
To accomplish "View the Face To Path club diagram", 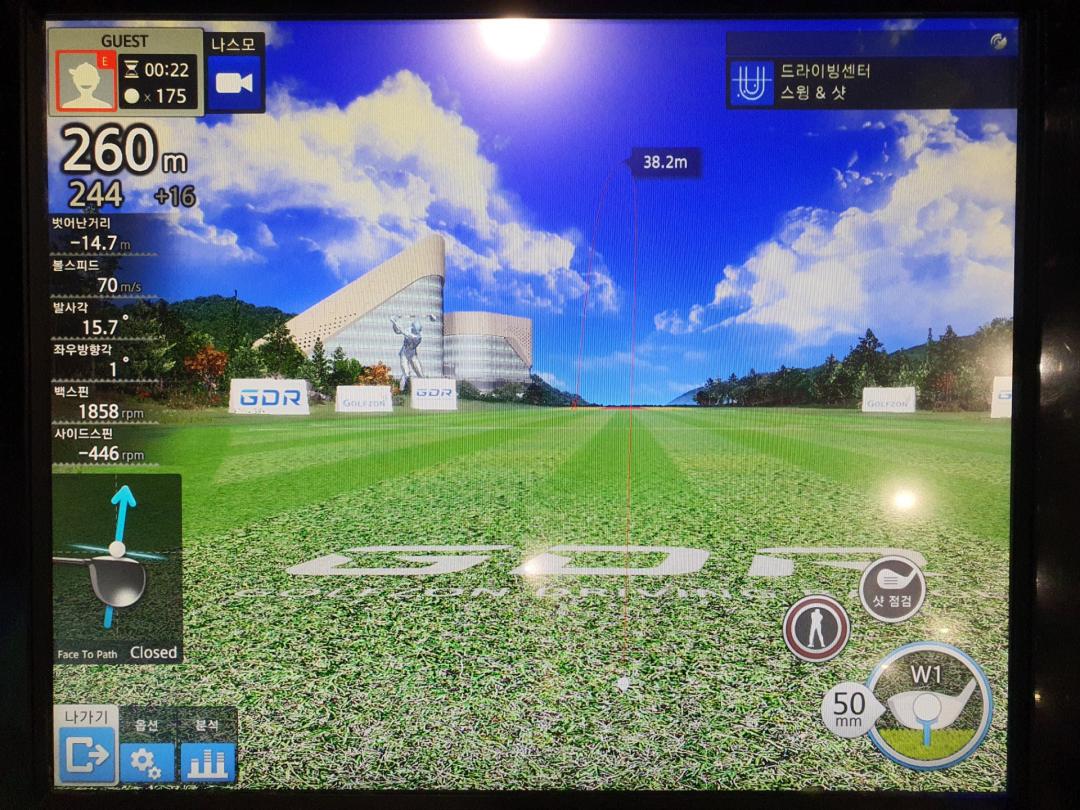I will pyautogui.click(x=117, y=568).
